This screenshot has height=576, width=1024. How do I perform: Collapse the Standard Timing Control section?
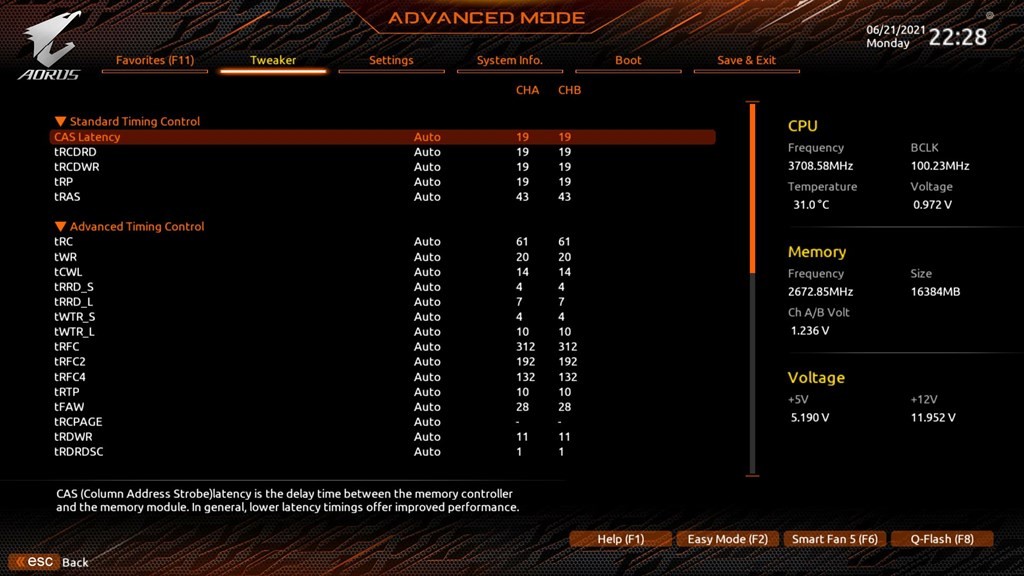coord(61,122)
